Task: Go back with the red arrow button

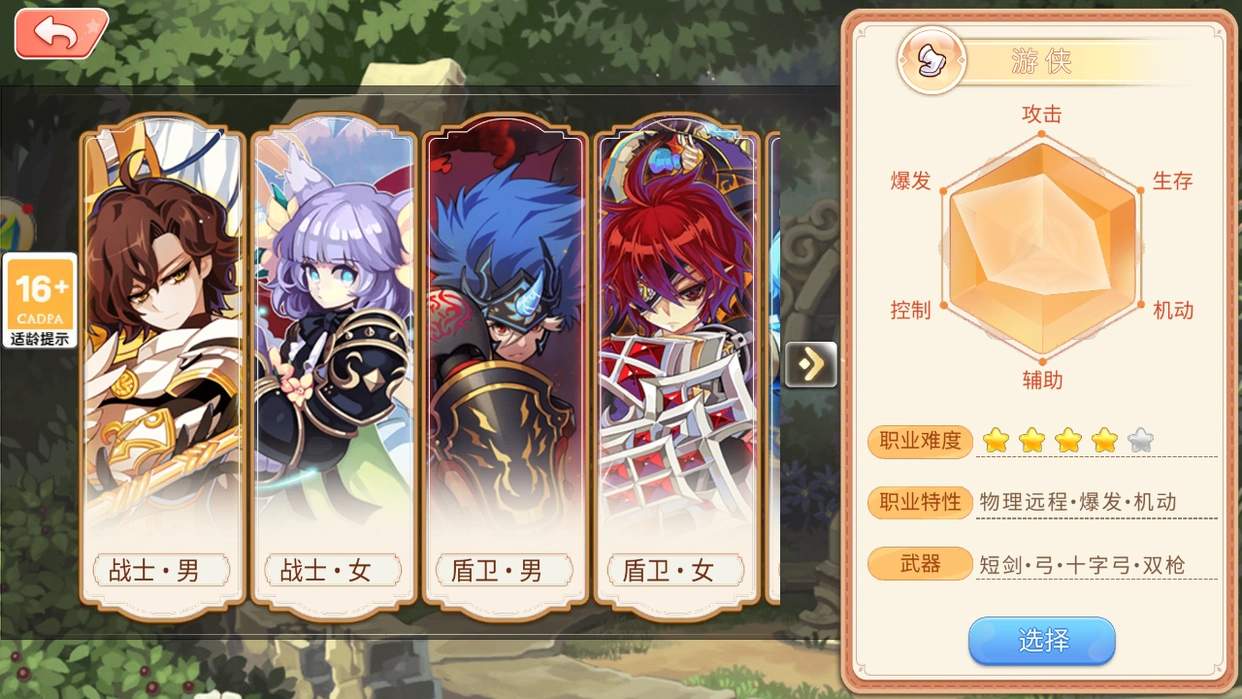Action: point(60,34)
